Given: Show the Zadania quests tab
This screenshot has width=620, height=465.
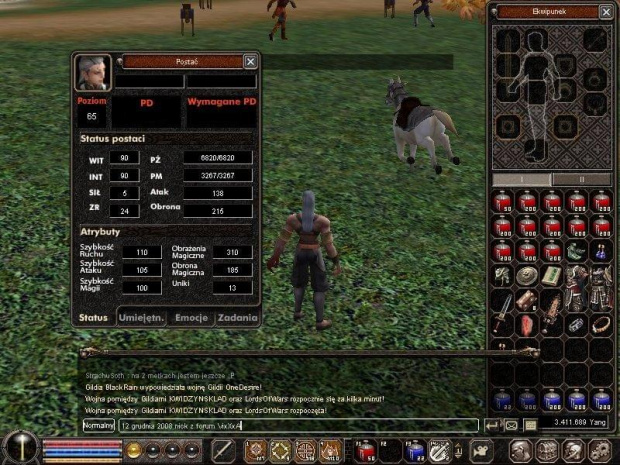Looking at the screenshot, I should (x=236, y=318).
